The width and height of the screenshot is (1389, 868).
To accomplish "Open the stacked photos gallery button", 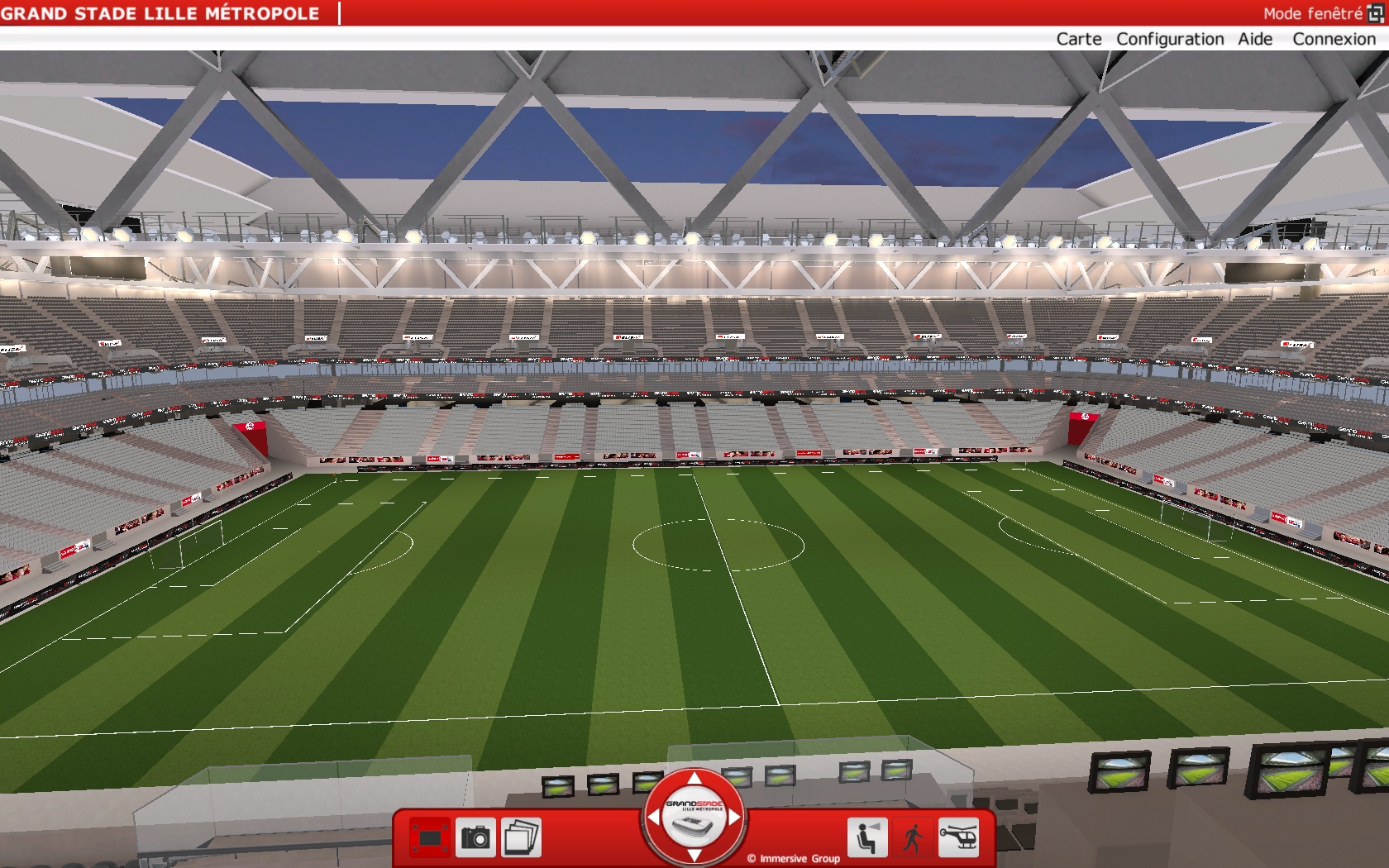I will (521, 837).
